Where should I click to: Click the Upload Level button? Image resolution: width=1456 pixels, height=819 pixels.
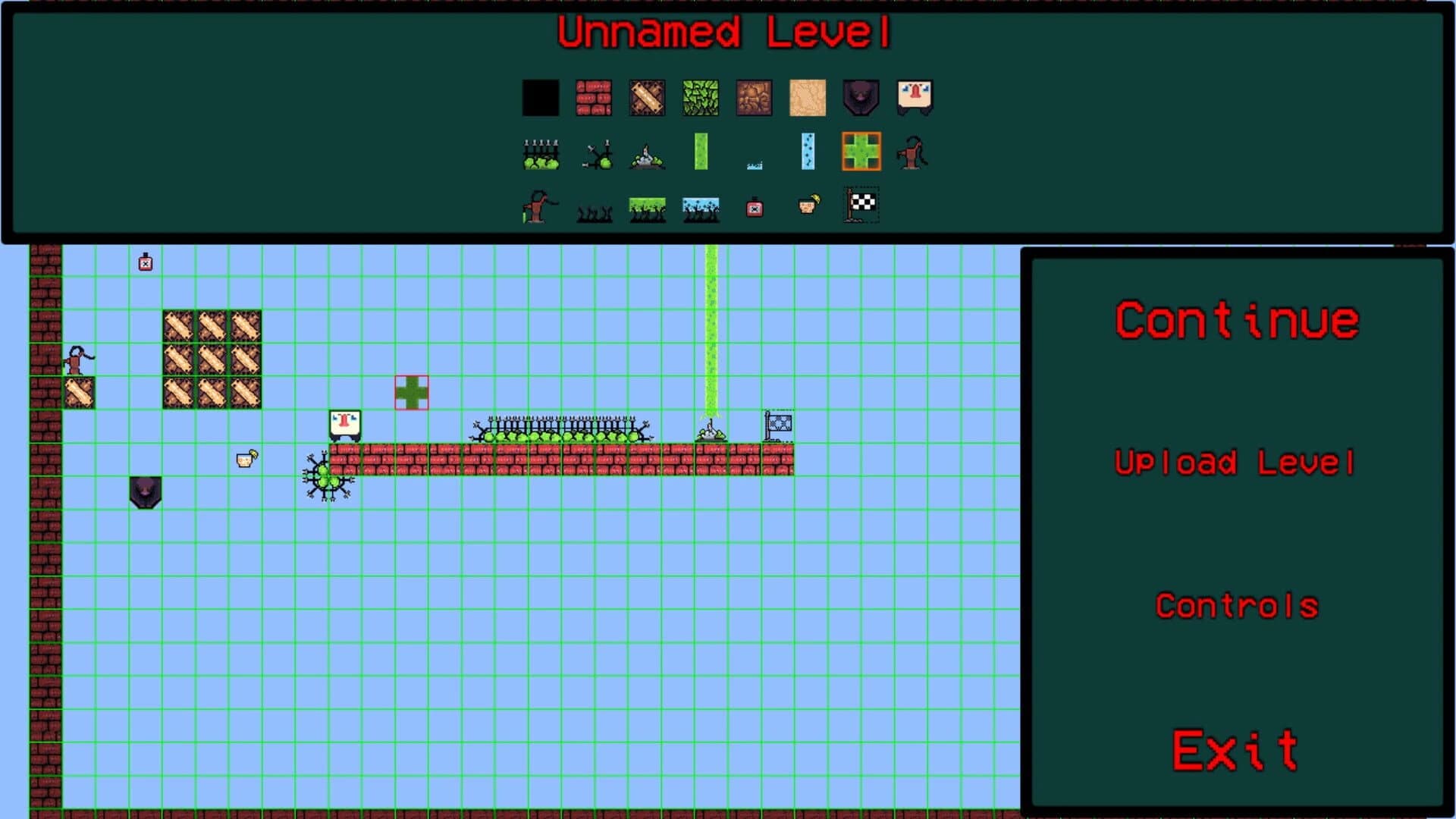tap(1238, 463)
